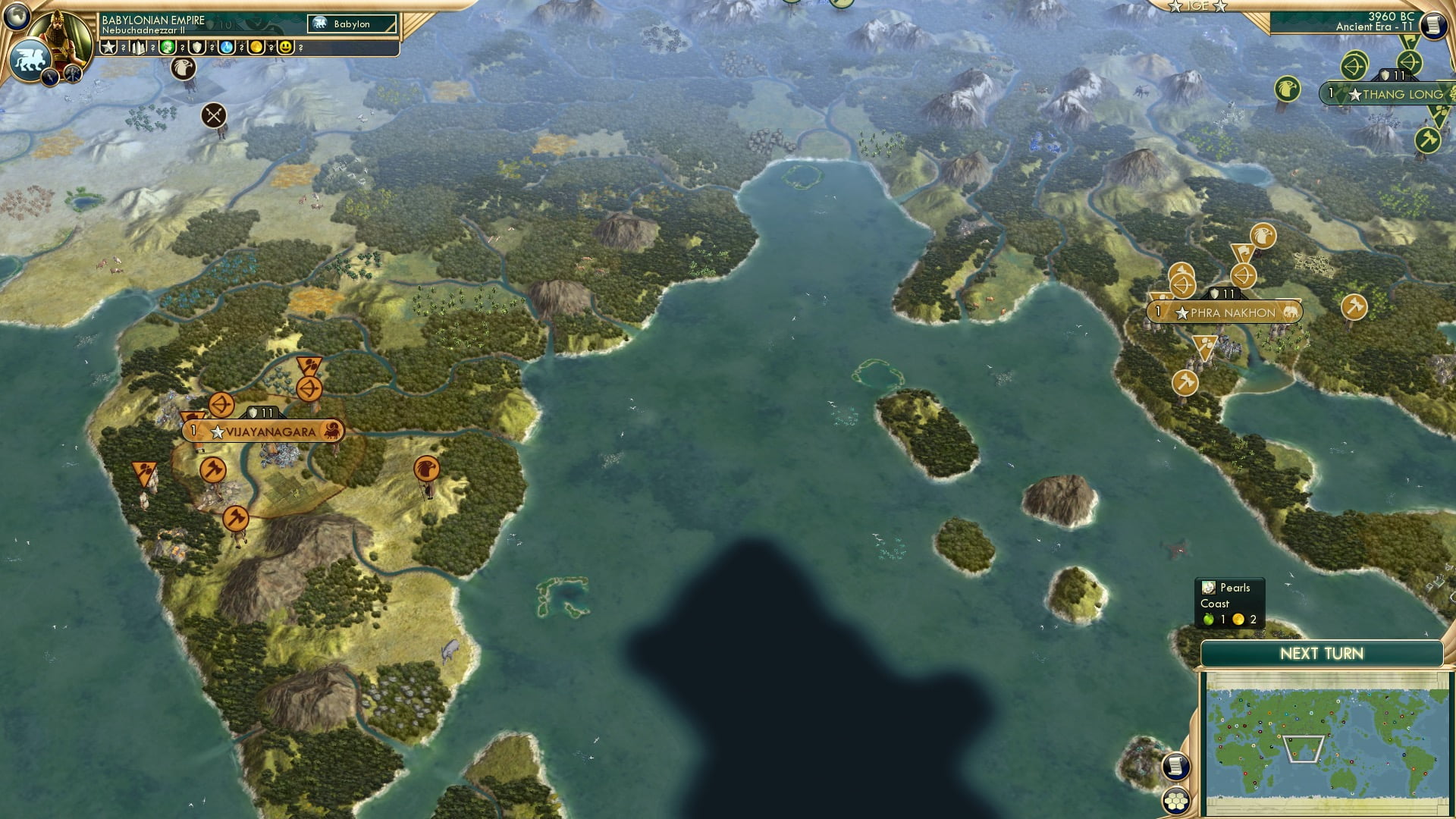Toggle the hex grid overlay button
1456x819 pixels.
pos(1176,802)
